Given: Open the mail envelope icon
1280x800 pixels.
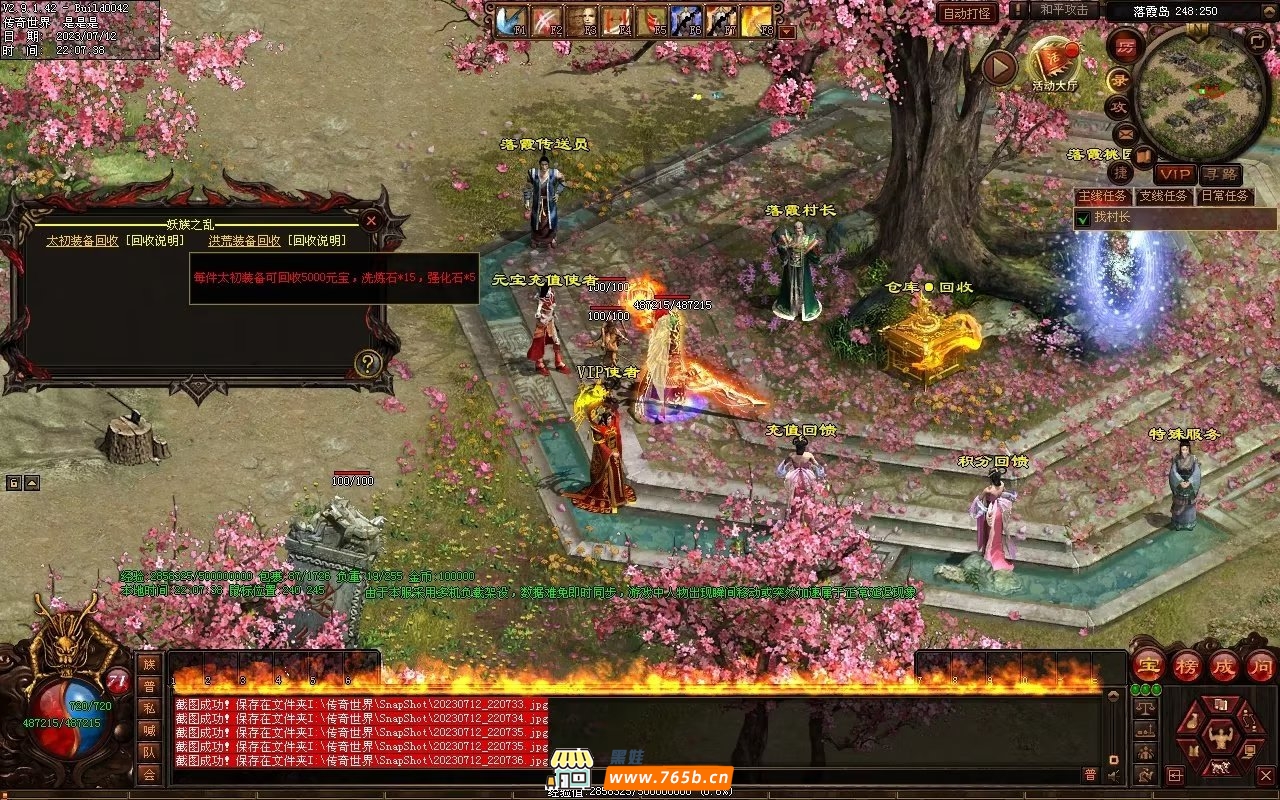Looking at the screenshot, I should [x=1124, y=133].
